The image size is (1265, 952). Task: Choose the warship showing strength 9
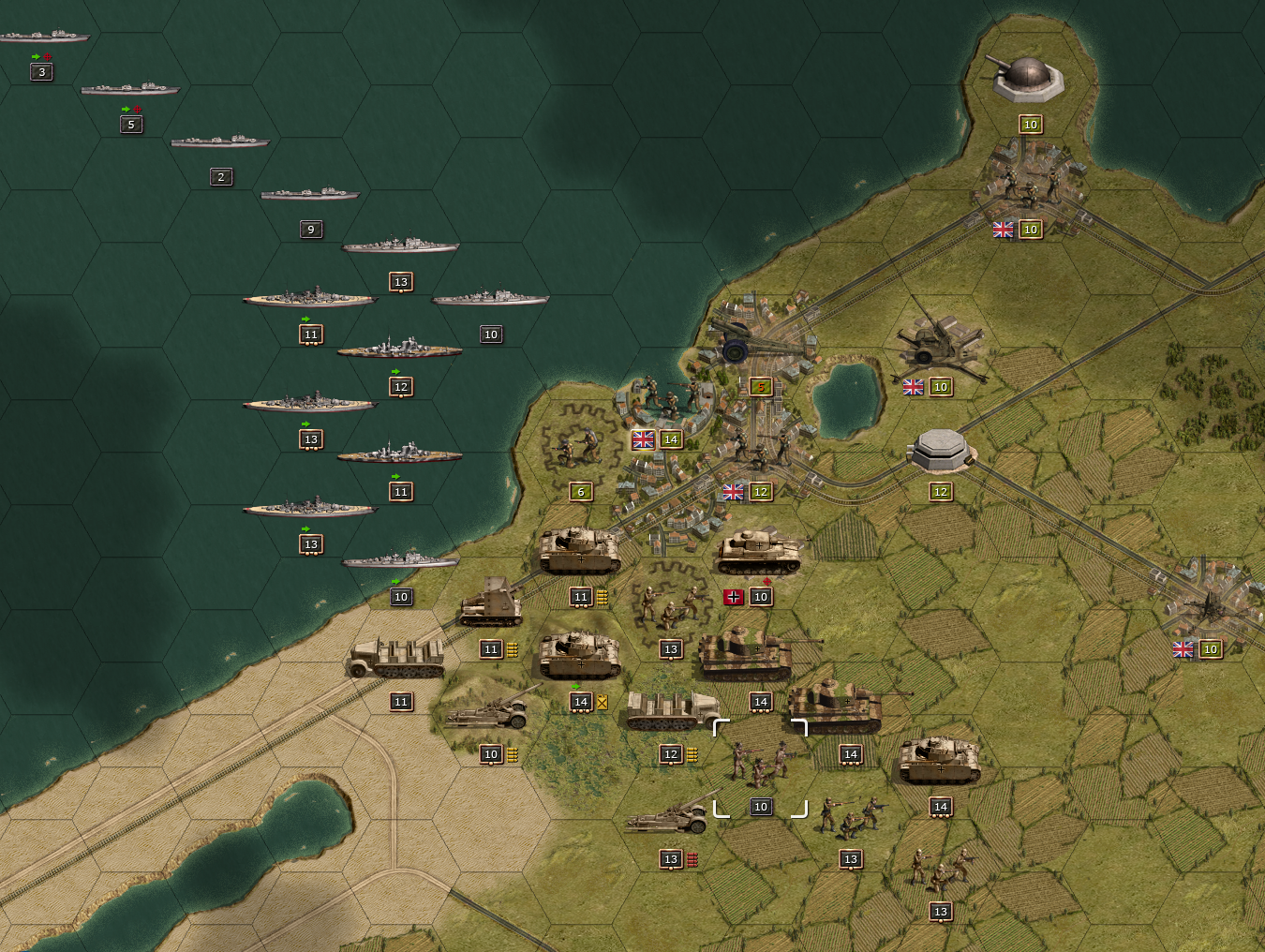[309, 194]
